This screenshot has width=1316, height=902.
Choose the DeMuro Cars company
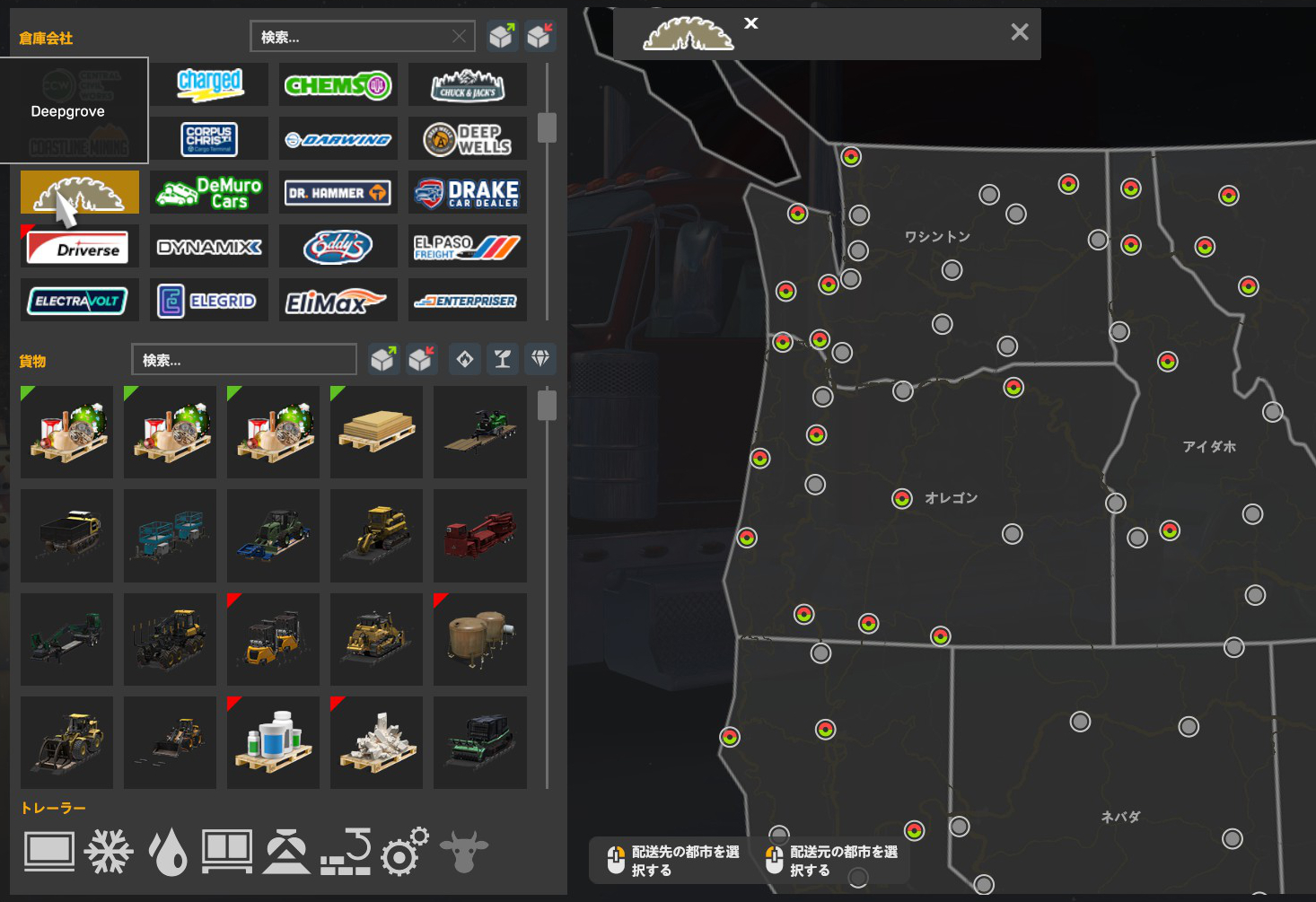[209, 192]
